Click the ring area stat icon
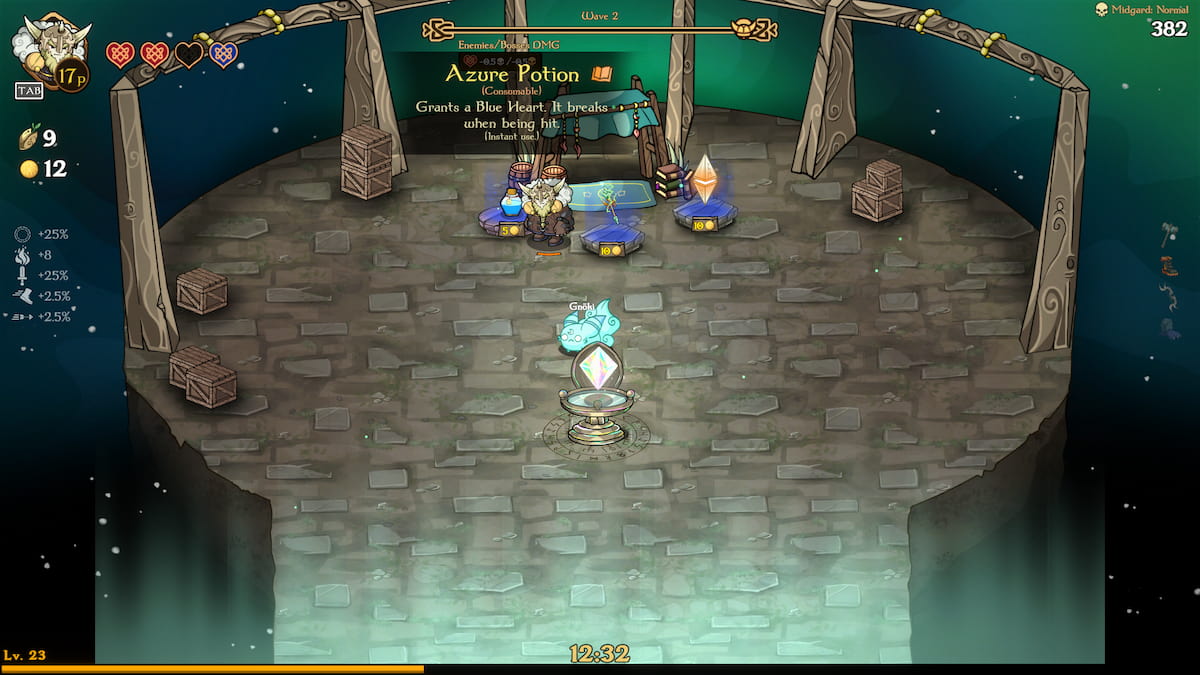 pos(23,234)
